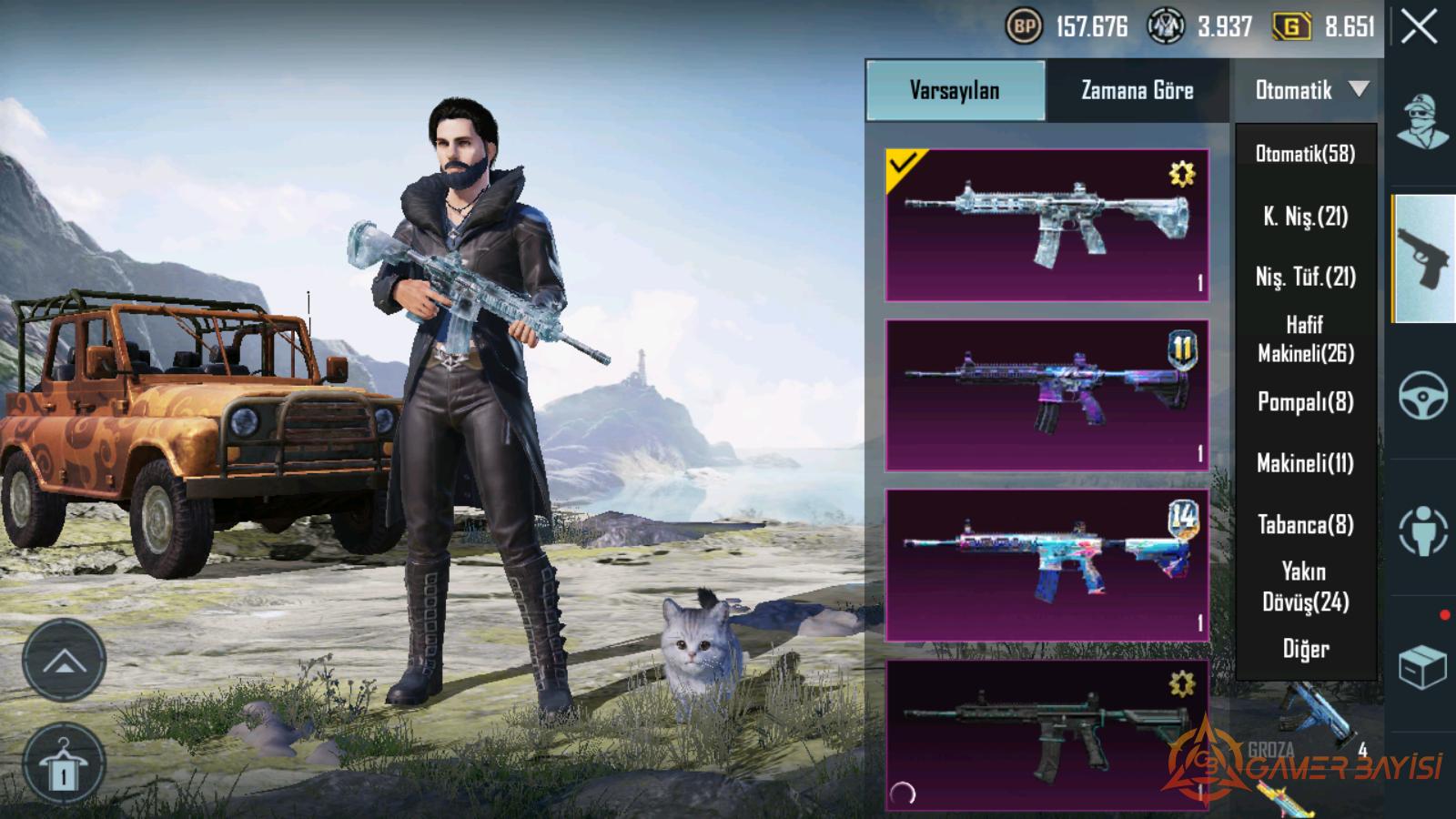Choose the blue-pink M416 skin with badge 14
This screenshot has width=1456, height=819.
point(1046,565)
